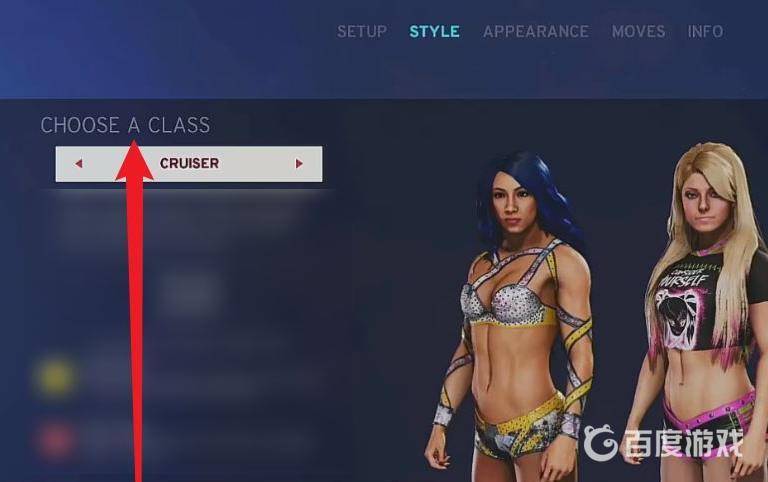Select the Style tab
The image size is (768, 482).
coord(434,31)
